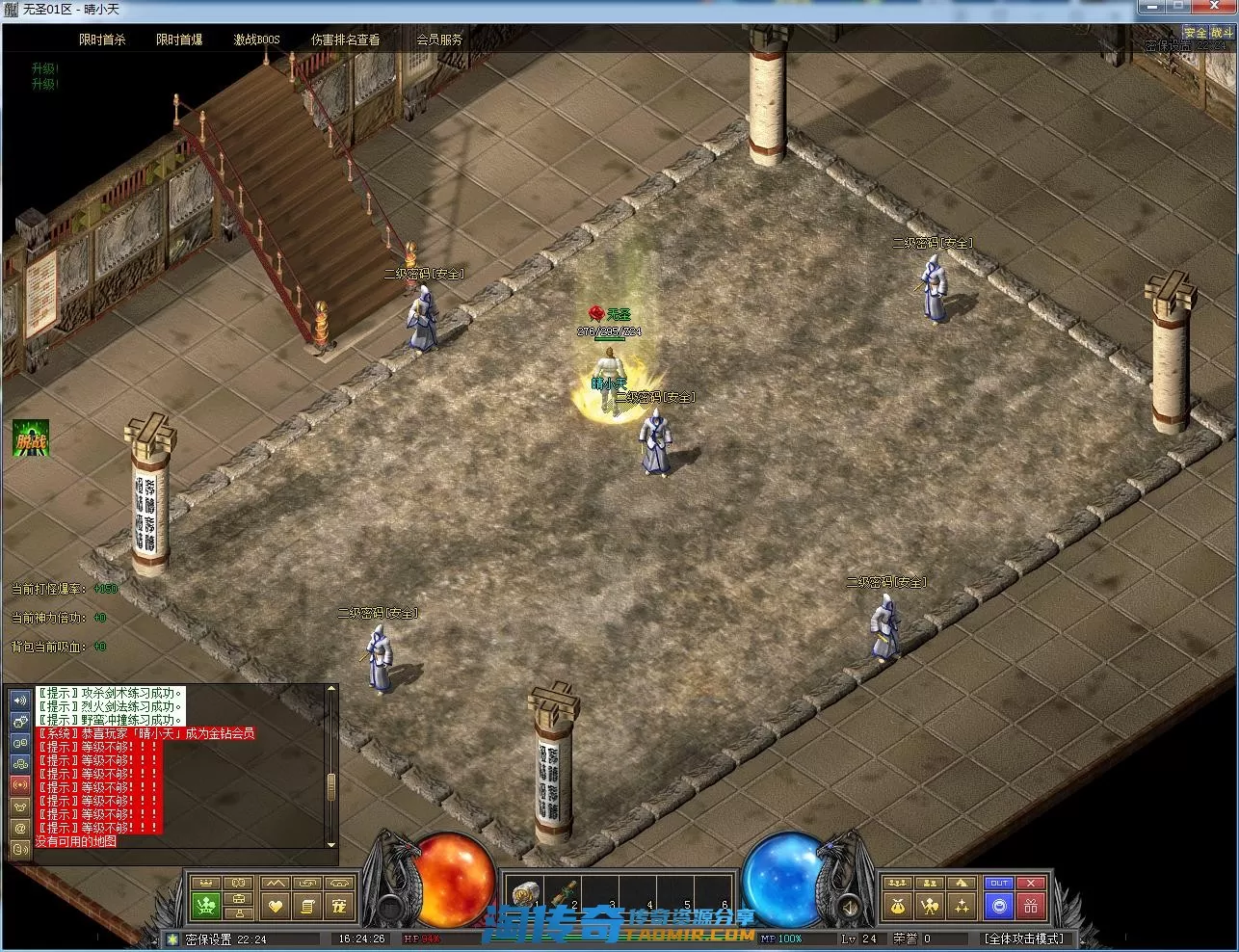Click the red X exit button
This screenshot has height=952, width=1239.
(x=1031, y=883)
